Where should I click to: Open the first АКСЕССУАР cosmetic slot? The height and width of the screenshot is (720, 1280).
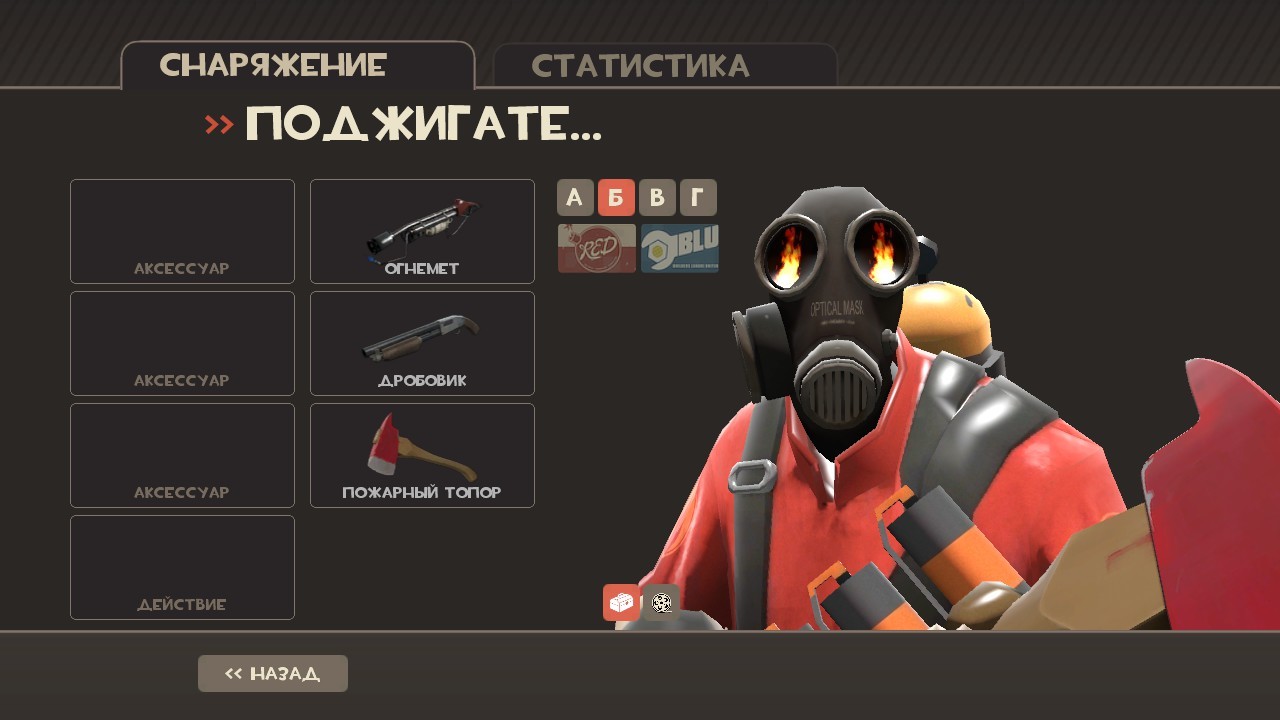point(181,231)
